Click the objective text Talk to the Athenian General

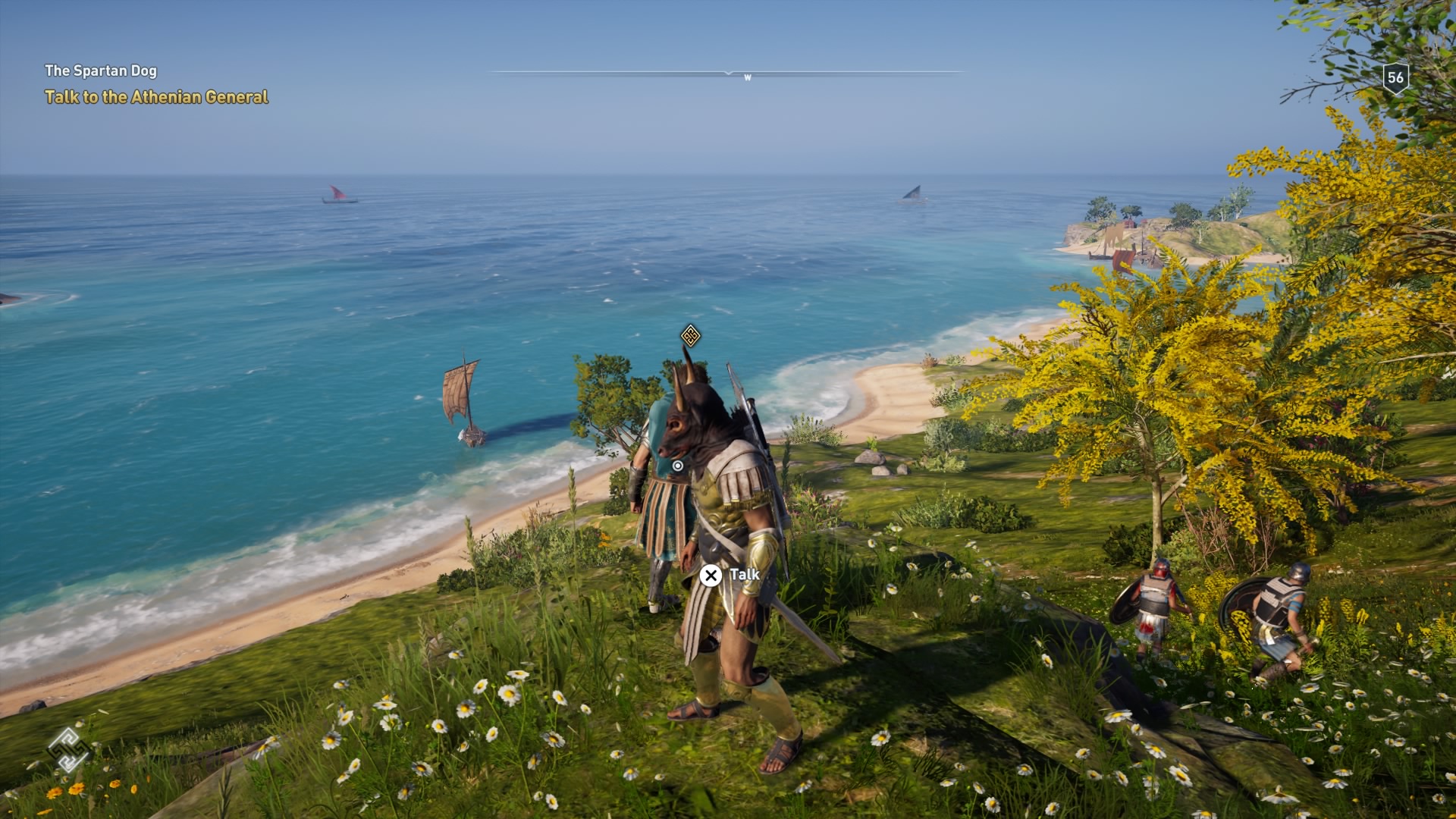pos(157,97)
